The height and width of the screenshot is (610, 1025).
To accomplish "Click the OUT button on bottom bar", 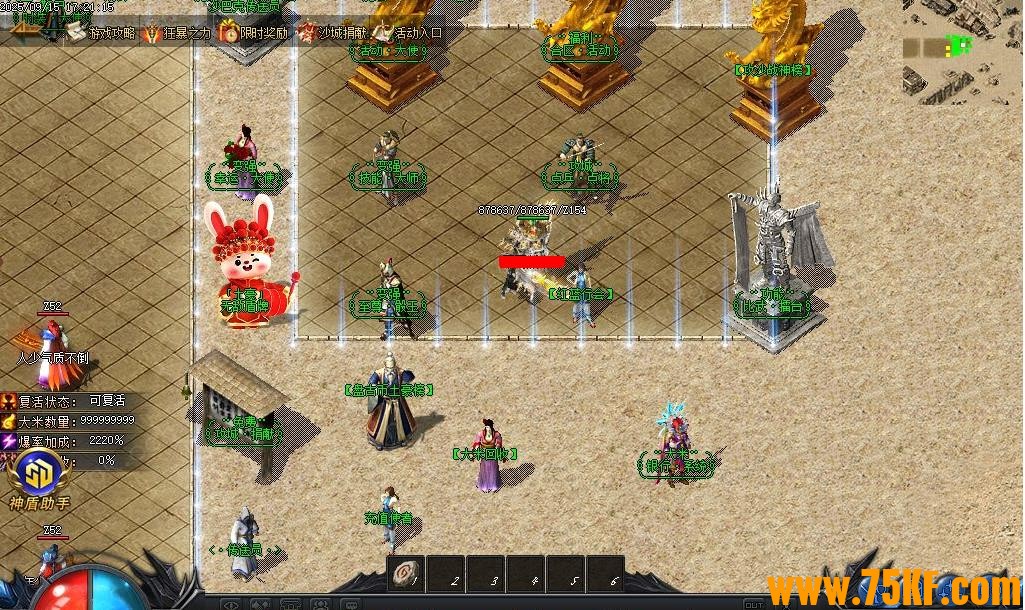I will [x=754, y=604].
